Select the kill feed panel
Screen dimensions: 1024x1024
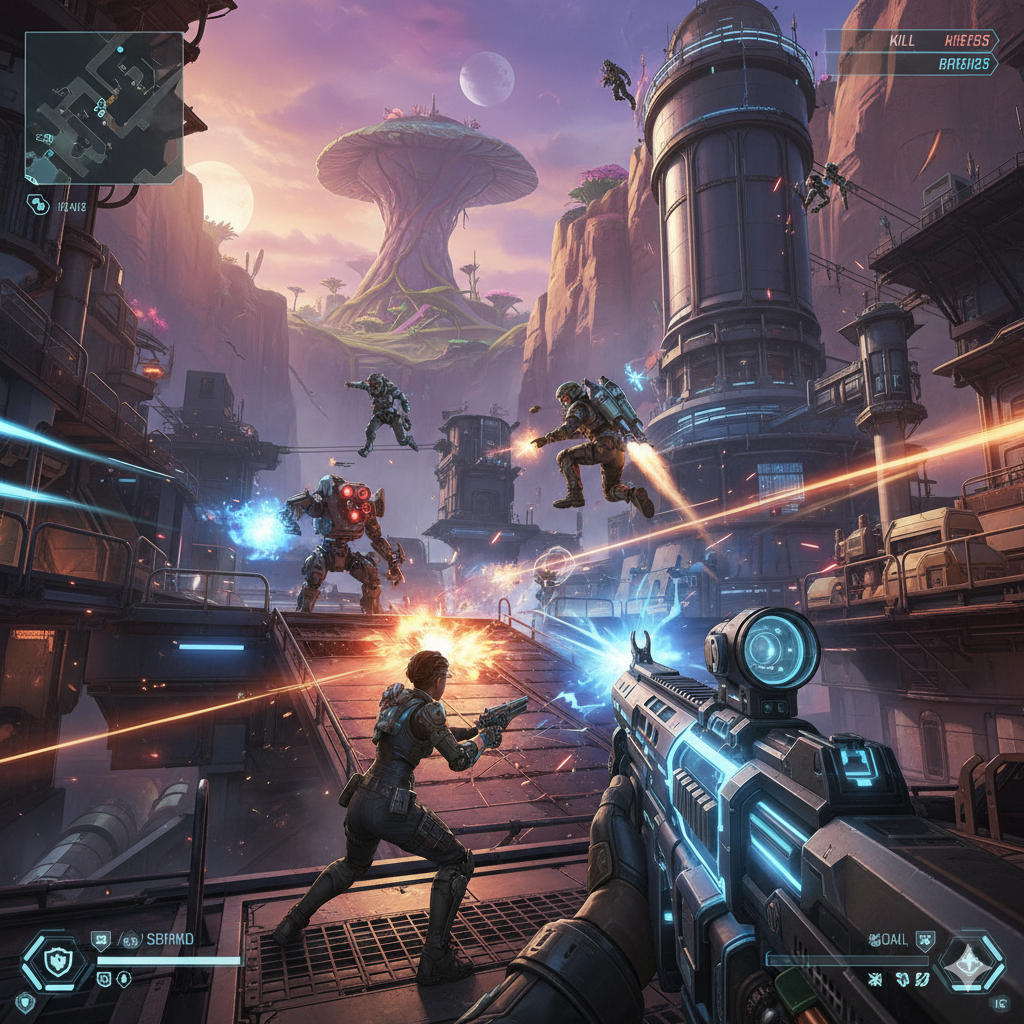(x=912, y=52)
